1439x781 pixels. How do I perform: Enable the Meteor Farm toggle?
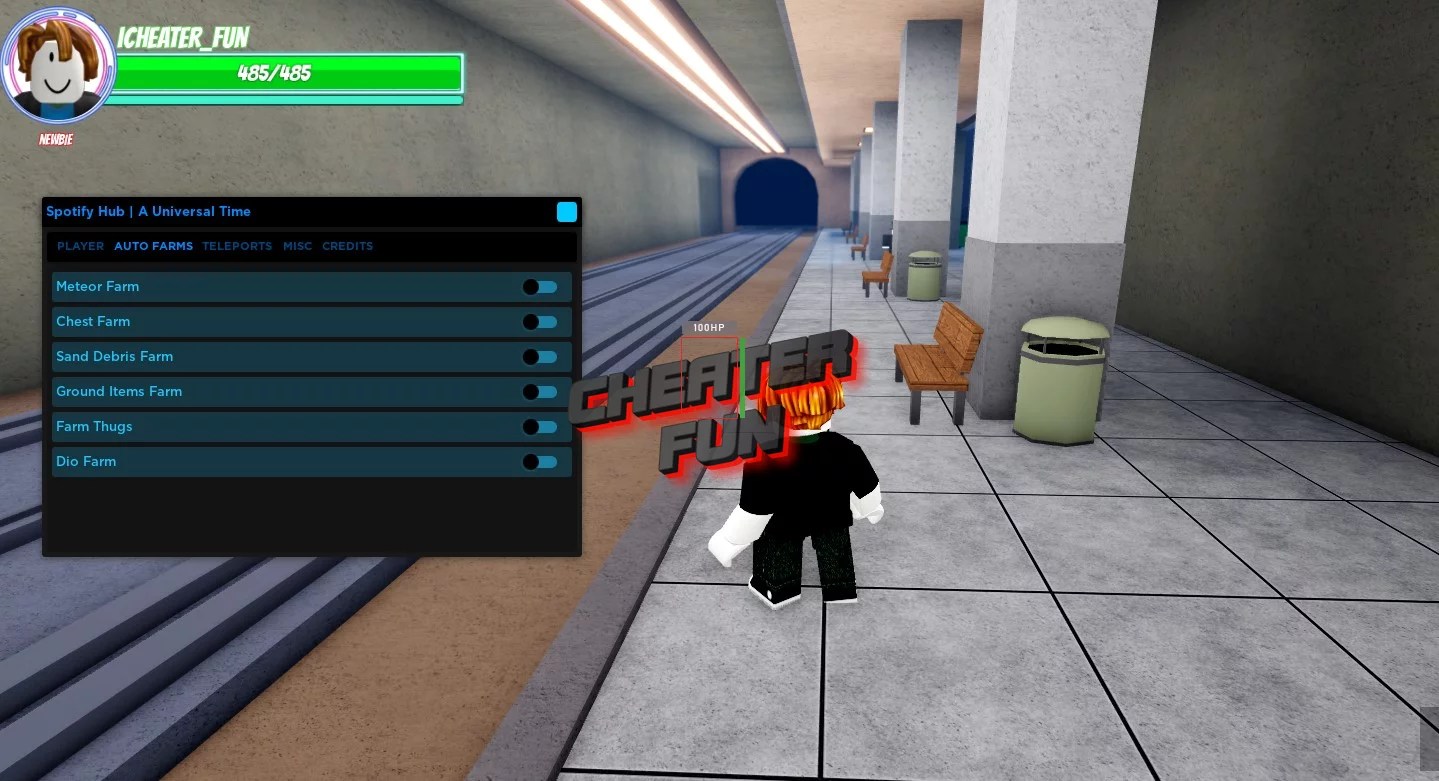pyautogui.click(x=540, y=287)
